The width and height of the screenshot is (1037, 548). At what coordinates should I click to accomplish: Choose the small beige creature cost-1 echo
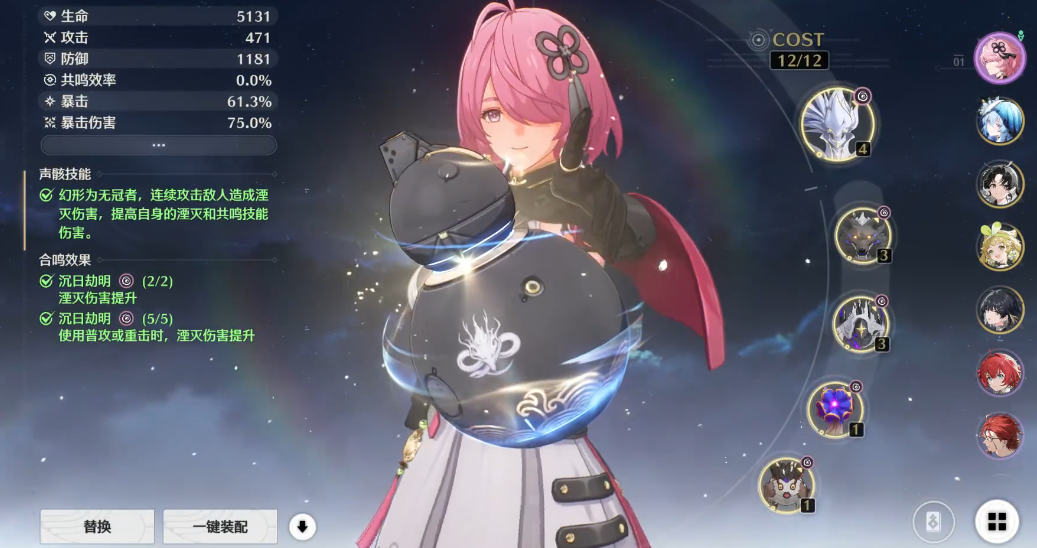787,484
